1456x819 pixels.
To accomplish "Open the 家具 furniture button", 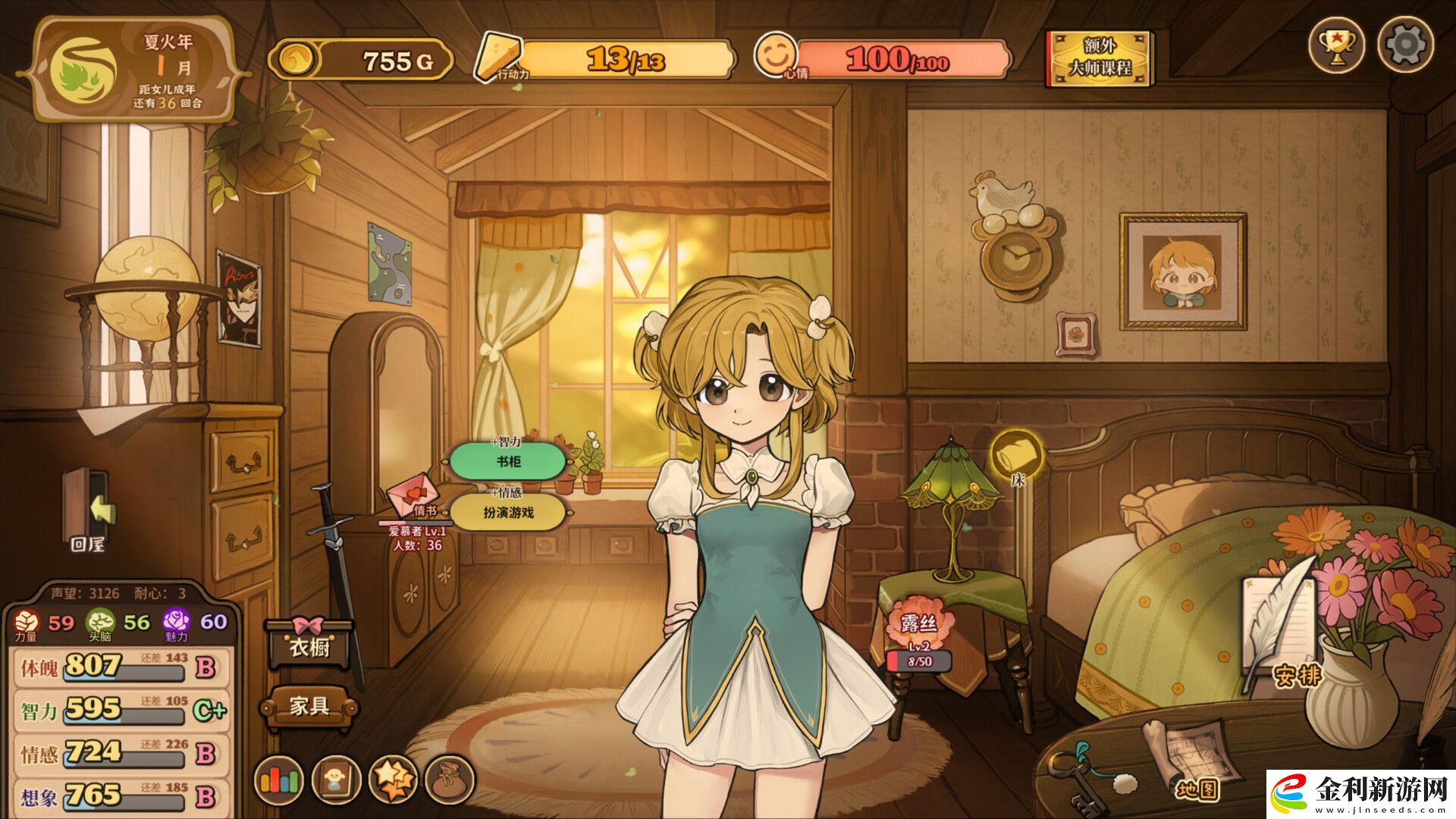I will click(x=309, y=707).
